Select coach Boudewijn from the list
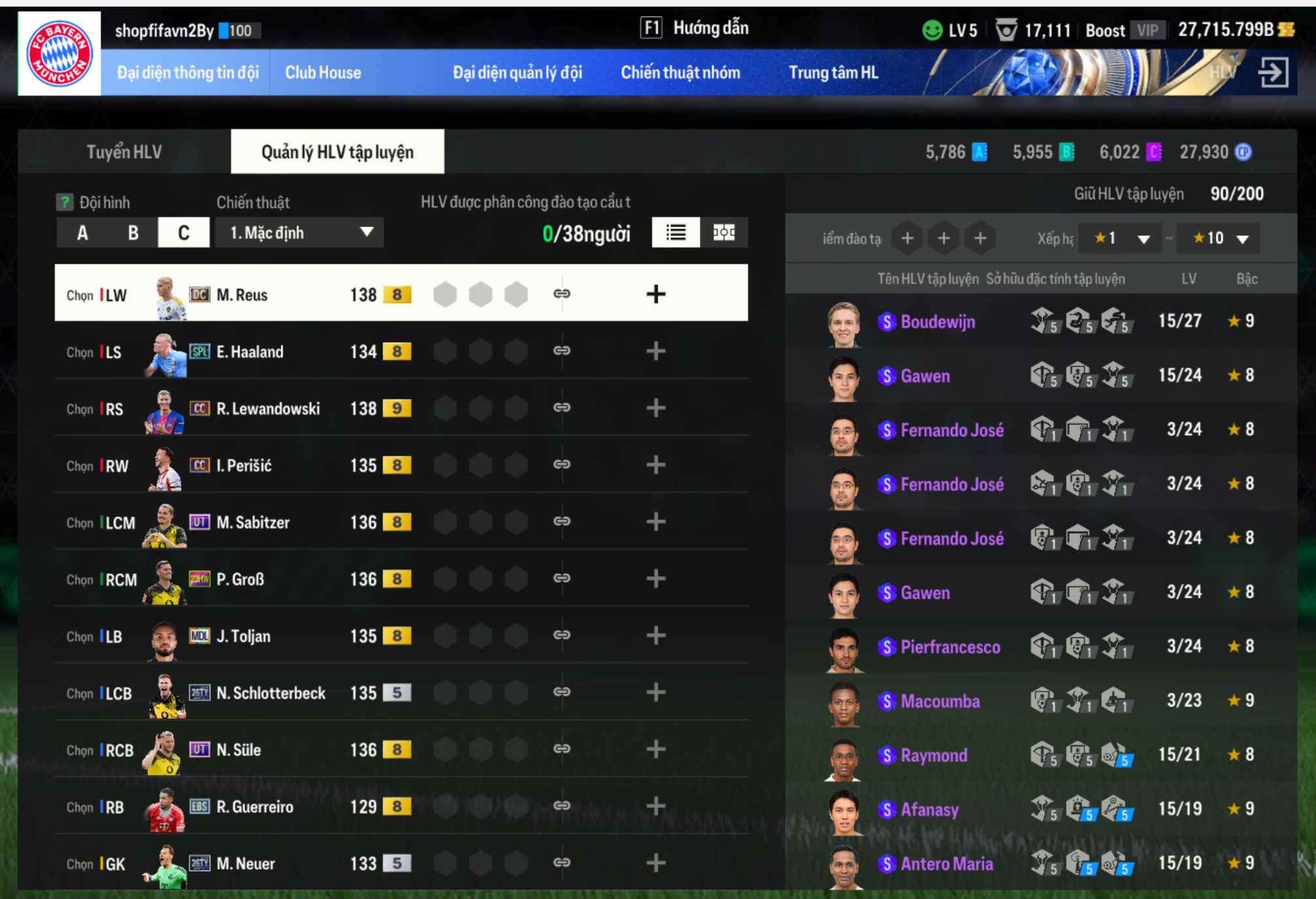Screen dimensions: 1316x899 [x=937, y=322]
